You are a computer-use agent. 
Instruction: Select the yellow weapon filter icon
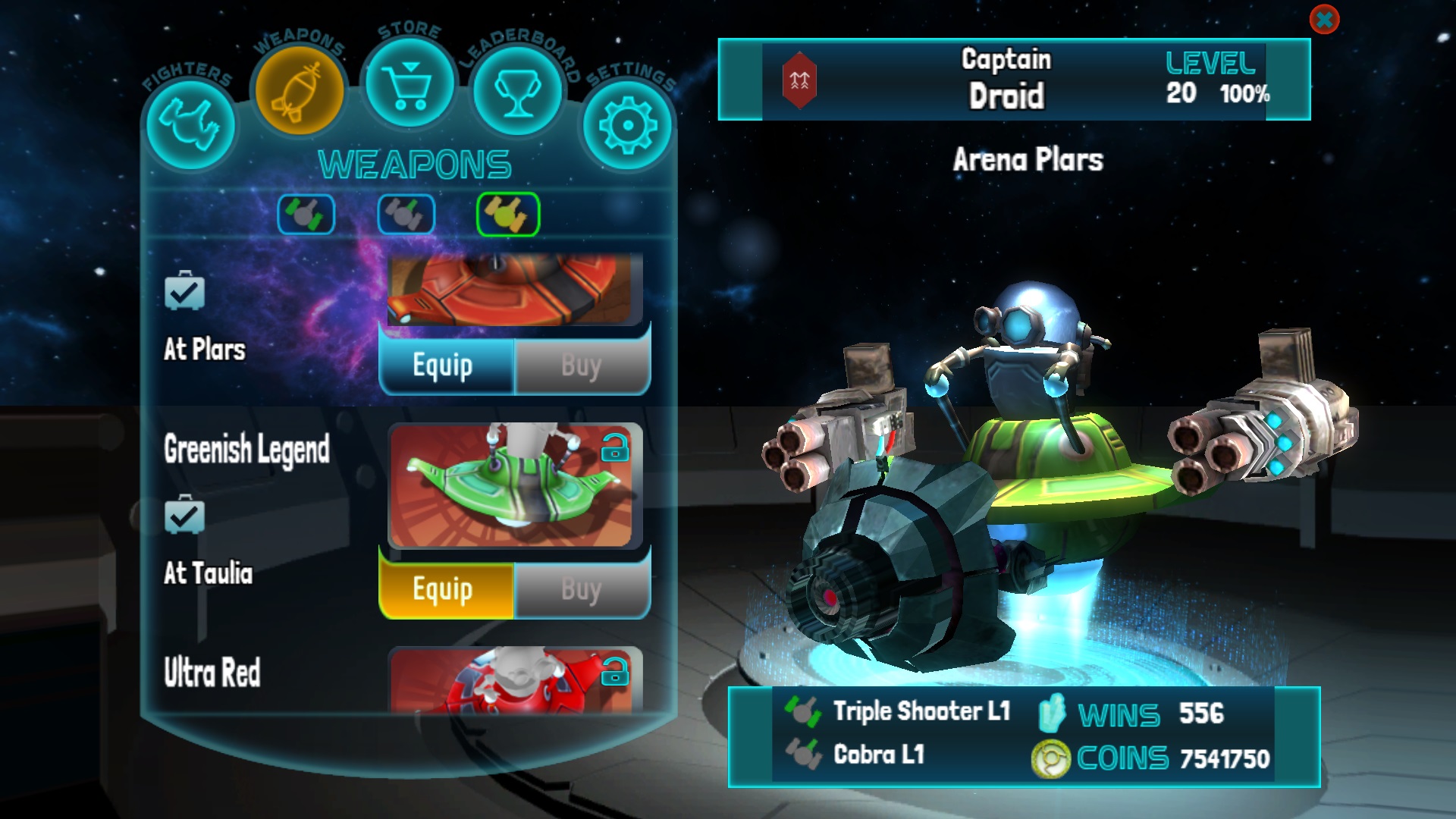click(x=508, y=214)
